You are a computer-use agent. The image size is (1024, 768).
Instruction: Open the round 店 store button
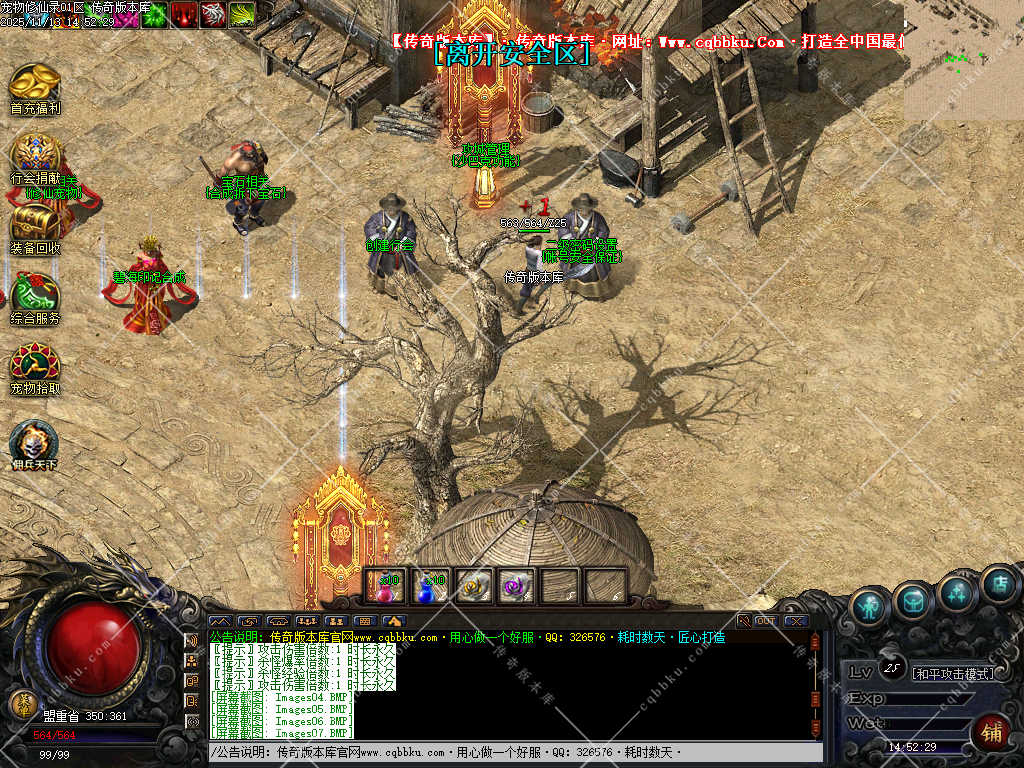(1000, 584)
